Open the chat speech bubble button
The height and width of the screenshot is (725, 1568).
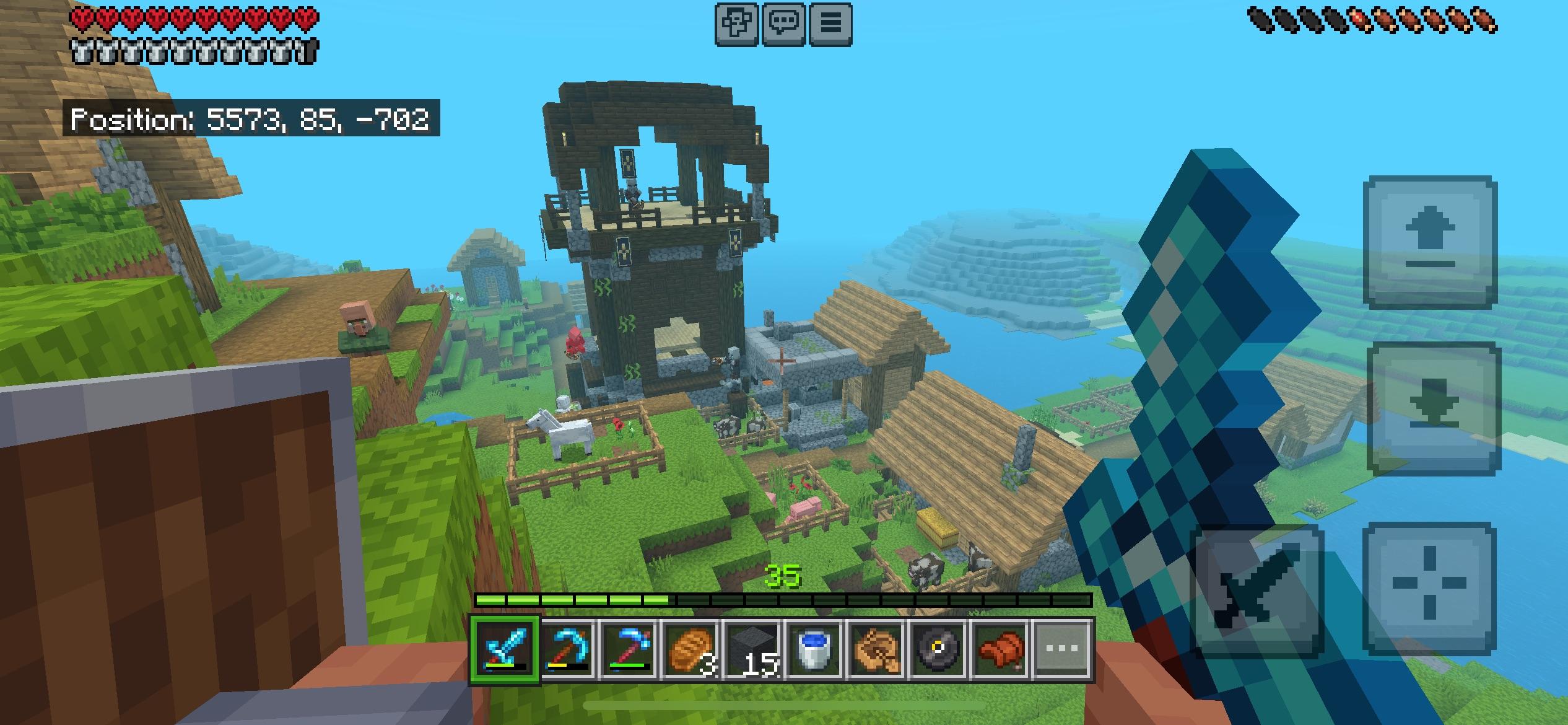(x=784, y=24)
